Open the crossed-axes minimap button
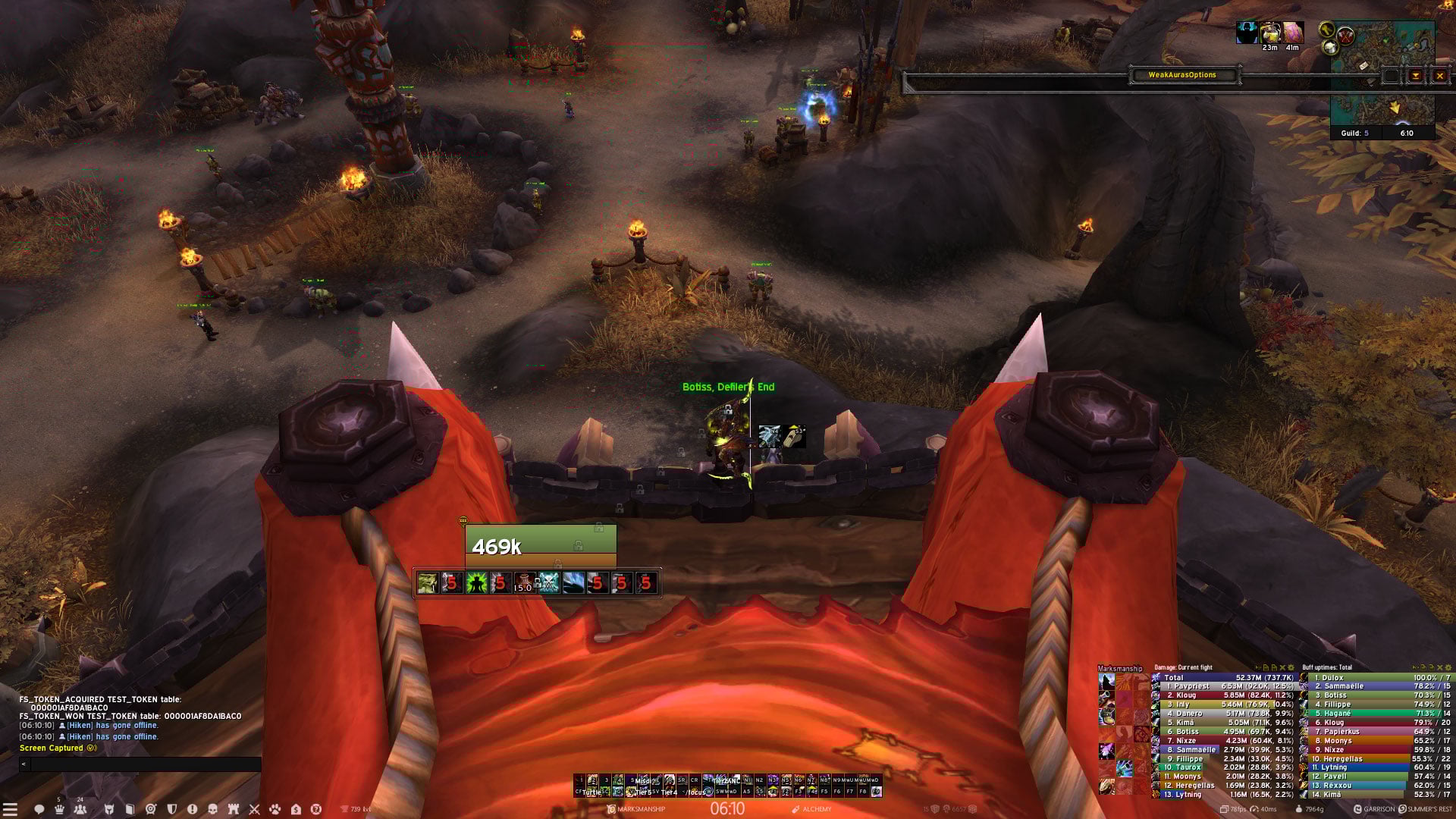 1345,35
